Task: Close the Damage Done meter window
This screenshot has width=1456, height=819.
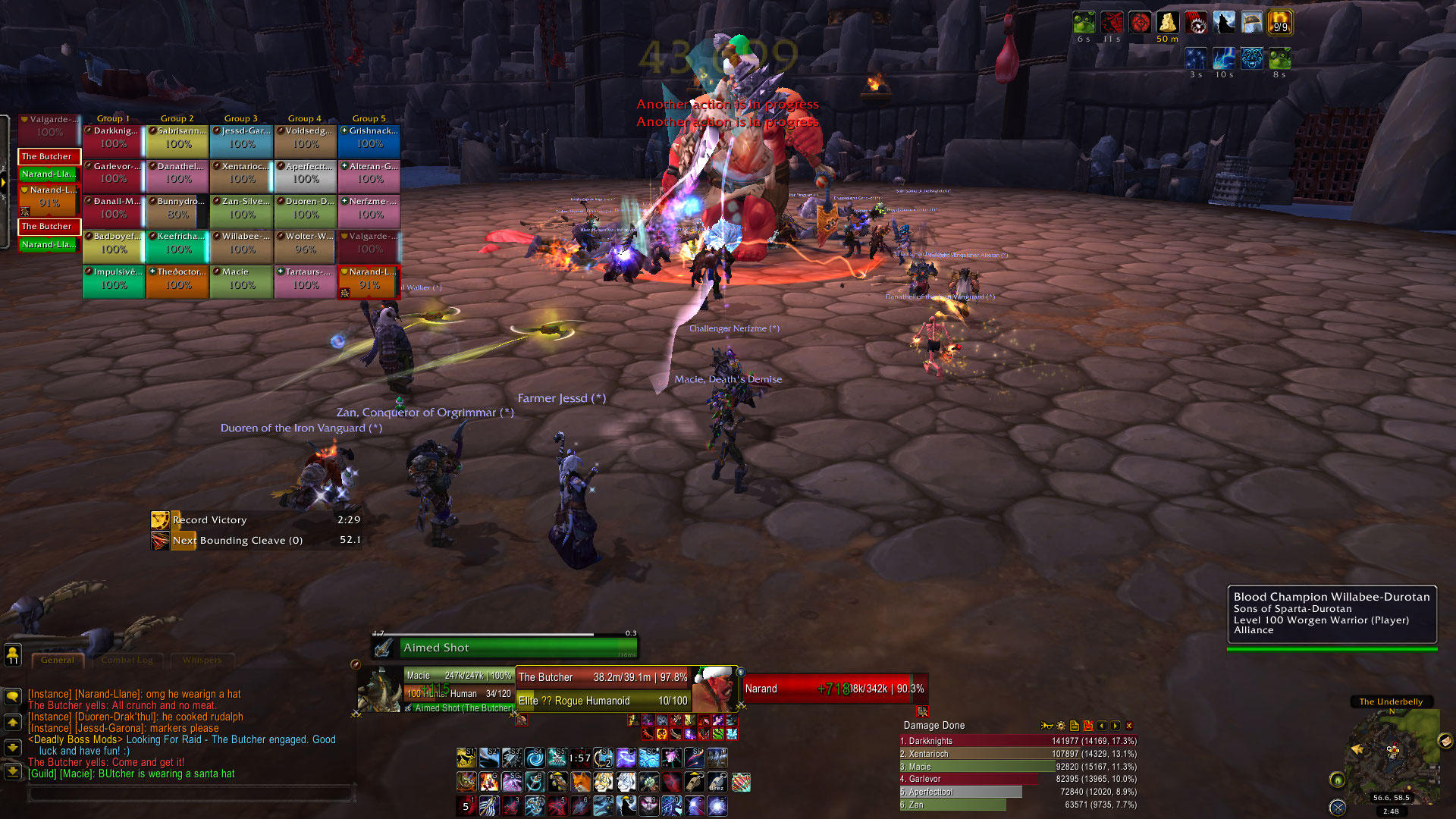Action: [1128, 726]
